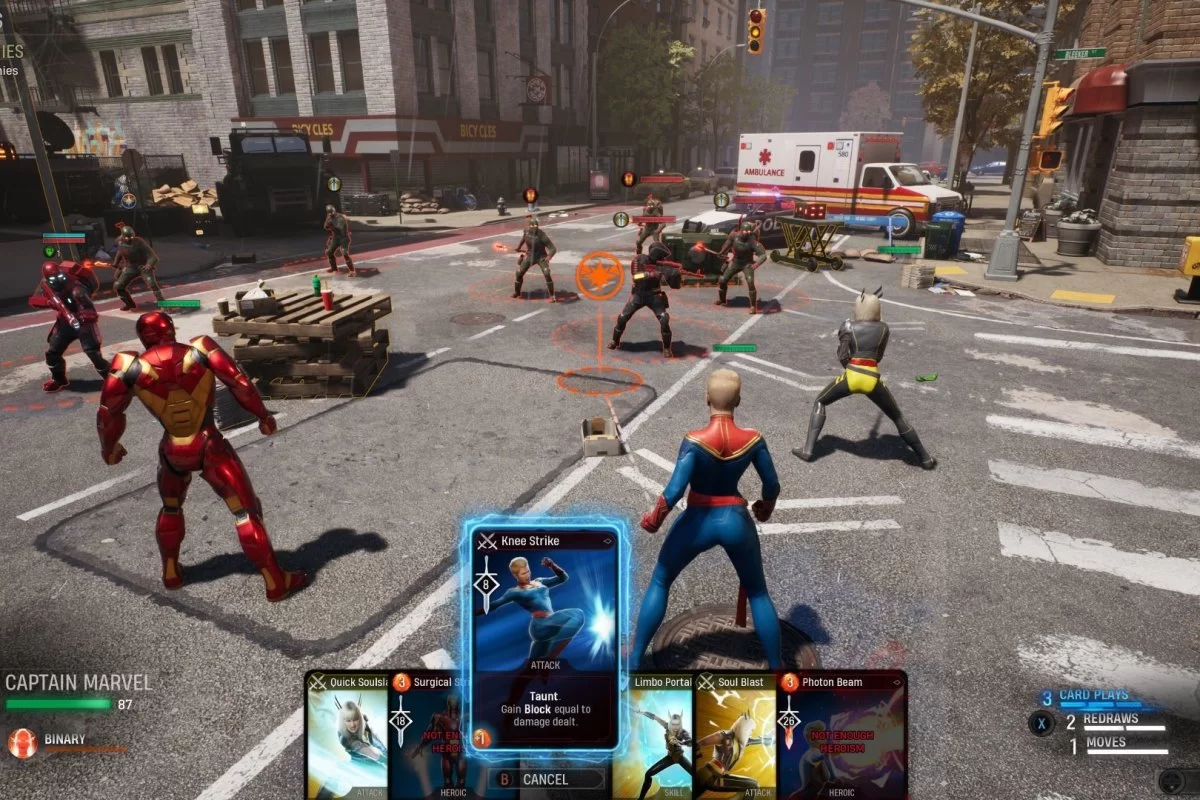Click the orange target marker over the enemy

click(x=599, y=275)
